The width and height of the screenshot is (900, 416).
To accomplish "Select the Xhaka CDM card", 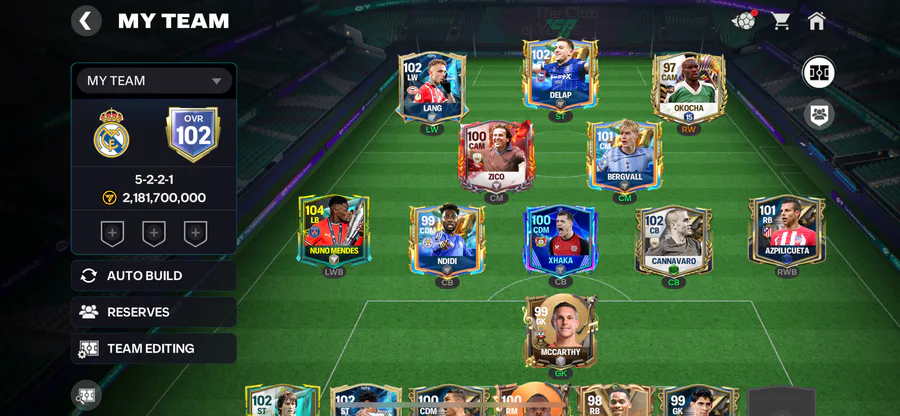I will tap(560, 239).
